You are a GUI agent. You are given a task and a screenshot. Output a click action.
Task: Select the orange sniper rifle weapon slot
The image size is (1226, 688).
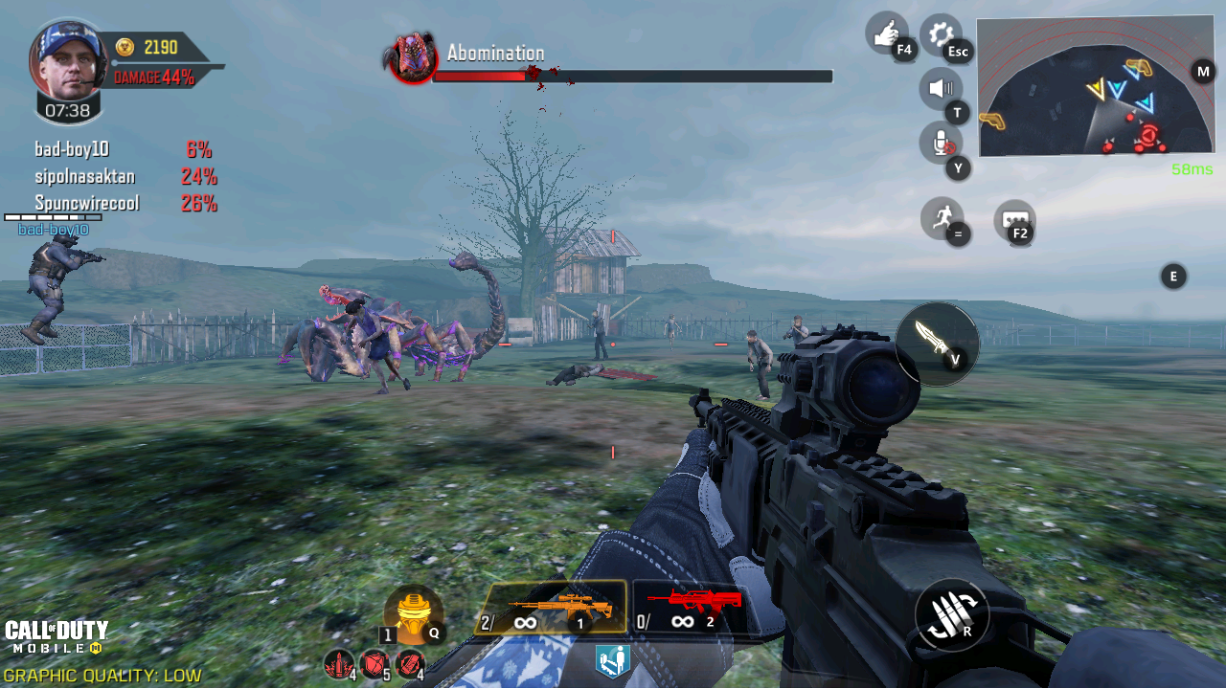tap(551, 608)
